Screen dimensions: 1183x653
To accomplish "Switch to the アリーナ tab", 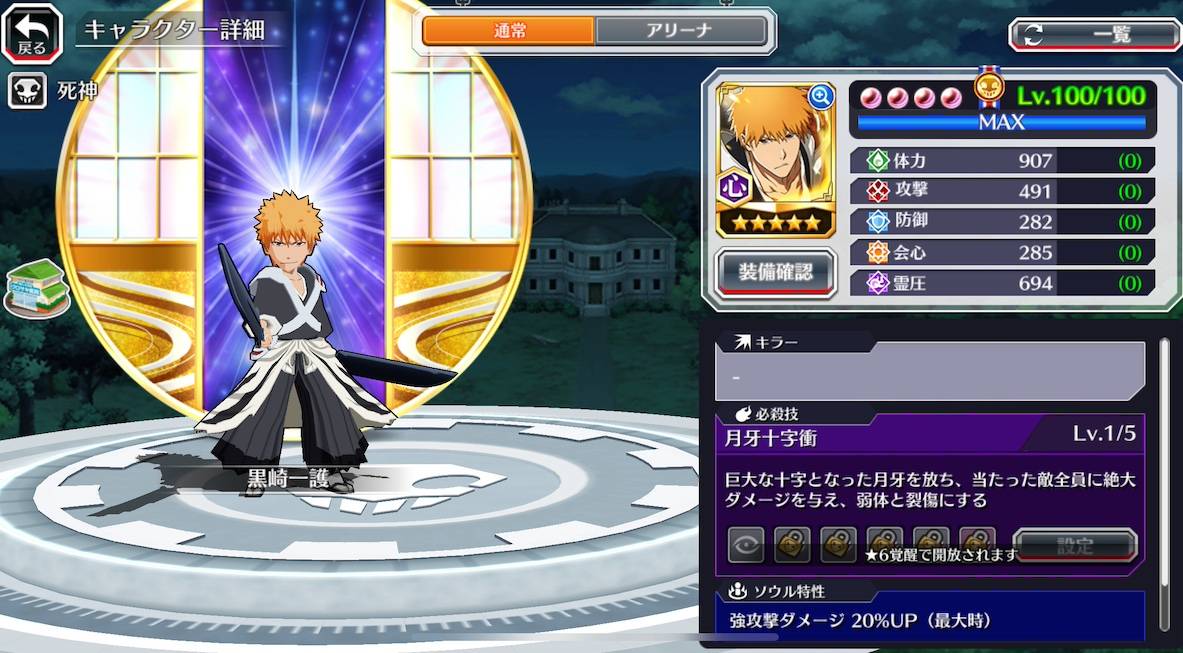I will click(x=681, y=31).
